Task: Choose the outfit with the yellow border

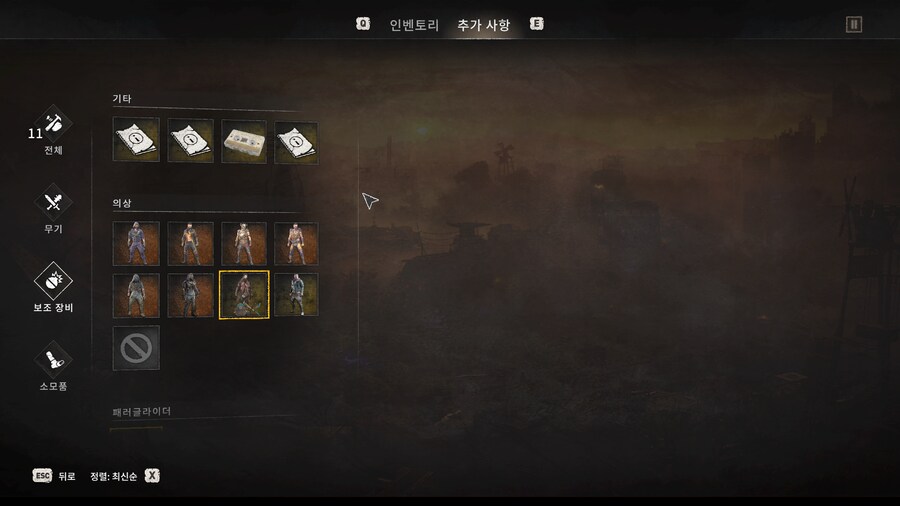Action: click(244, 295)
